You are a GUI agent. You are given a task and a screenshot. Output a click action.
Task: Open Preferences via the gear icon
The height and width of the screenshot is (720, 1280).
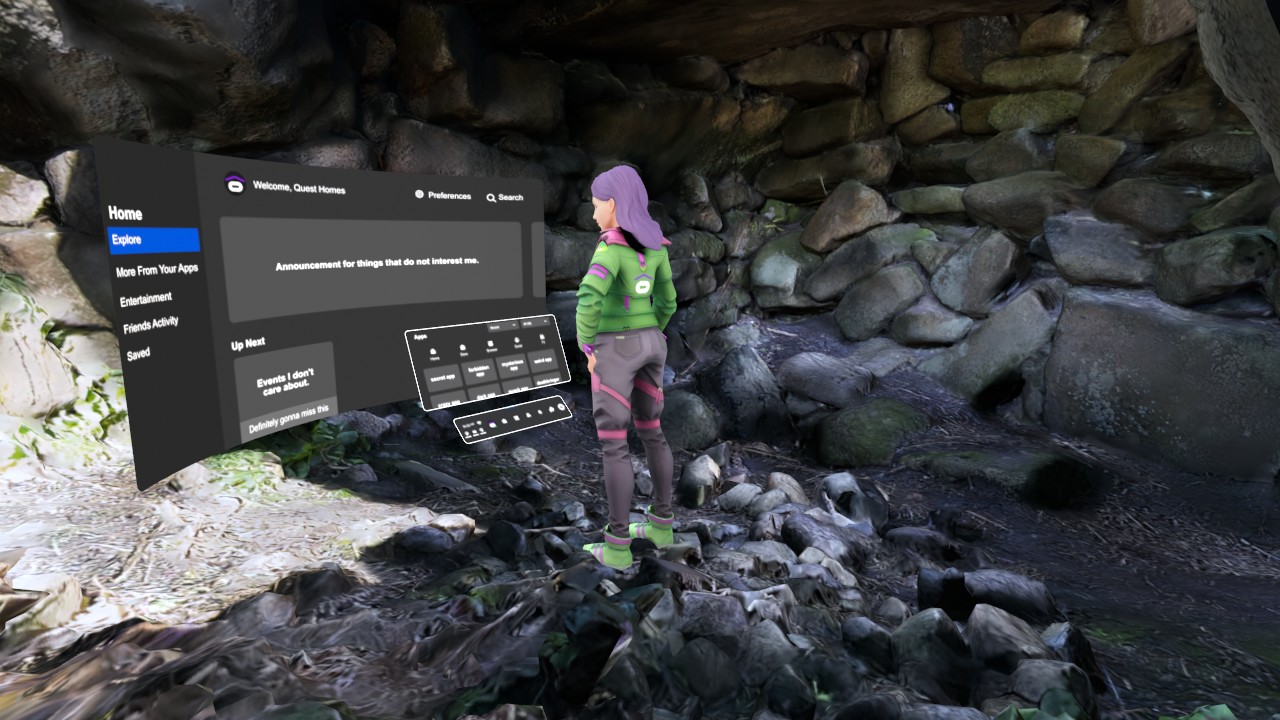coord(420,194)
